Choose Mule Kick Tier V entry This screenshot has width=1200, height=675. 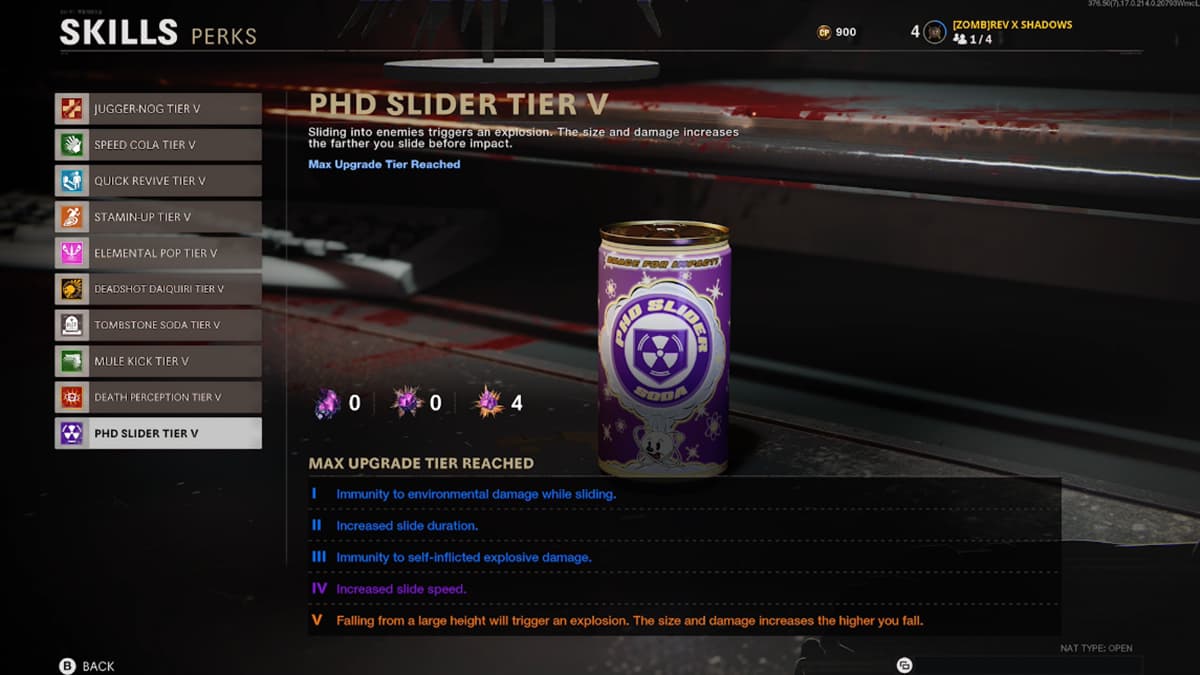tap(158, 361)
